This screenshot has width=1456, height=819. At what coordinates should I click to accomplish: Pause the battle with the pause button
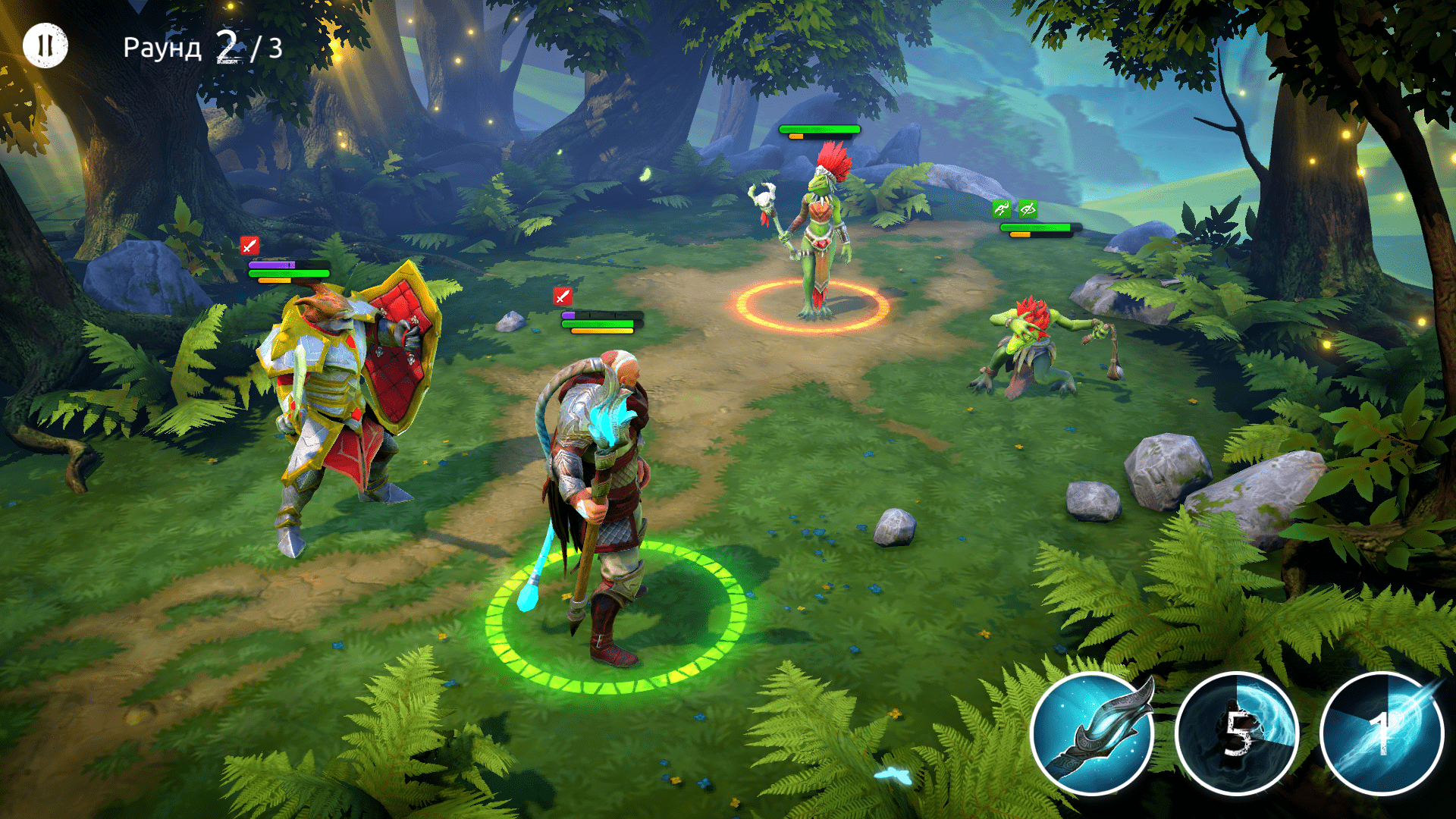click(x=45, y=45)
